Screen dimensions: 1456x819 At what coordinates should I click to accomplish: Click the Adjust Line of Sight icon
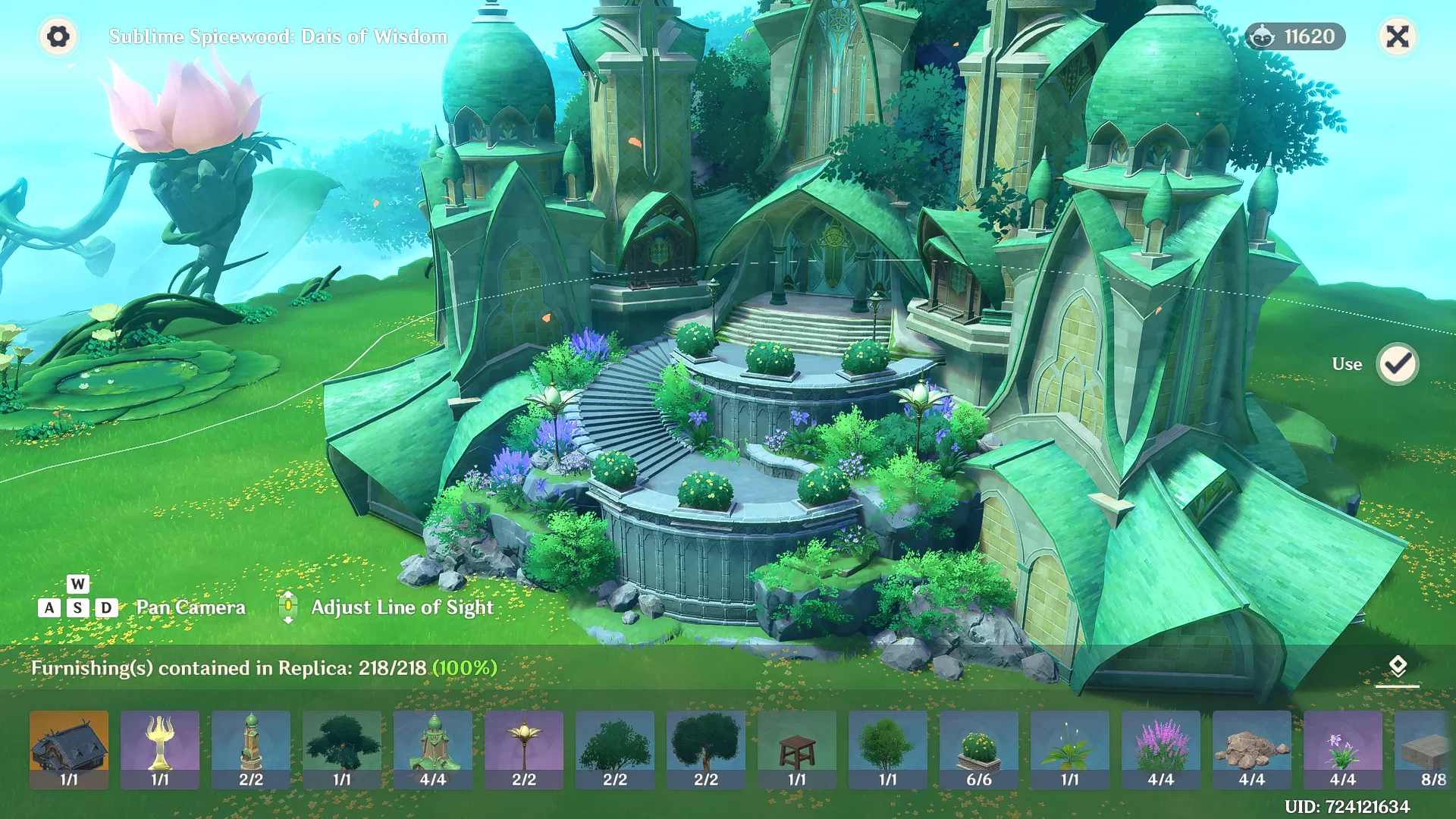click(x=289, y=607)
